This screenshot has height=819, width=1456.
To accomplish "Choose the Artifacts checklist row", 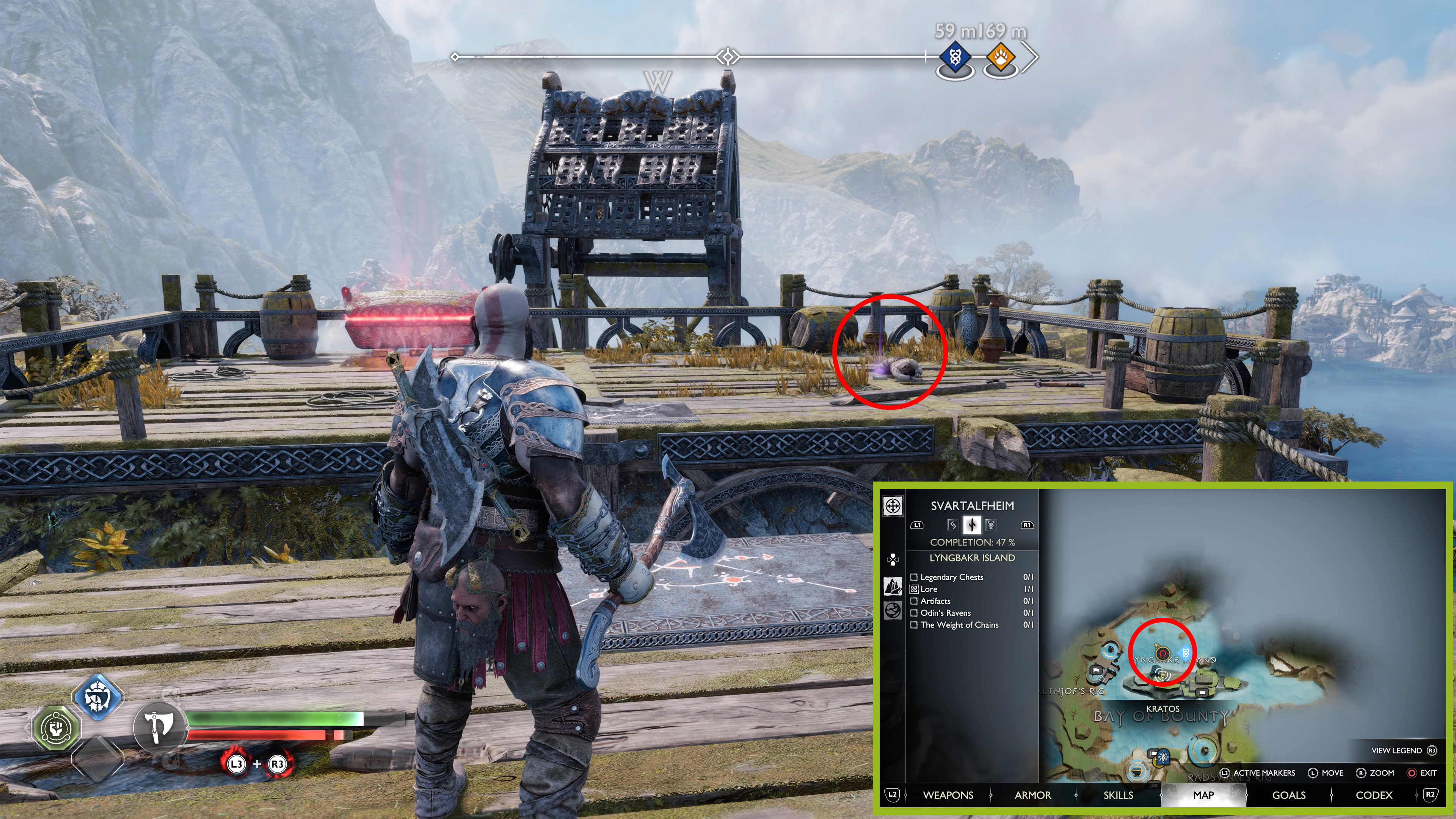I will (935, 601).
